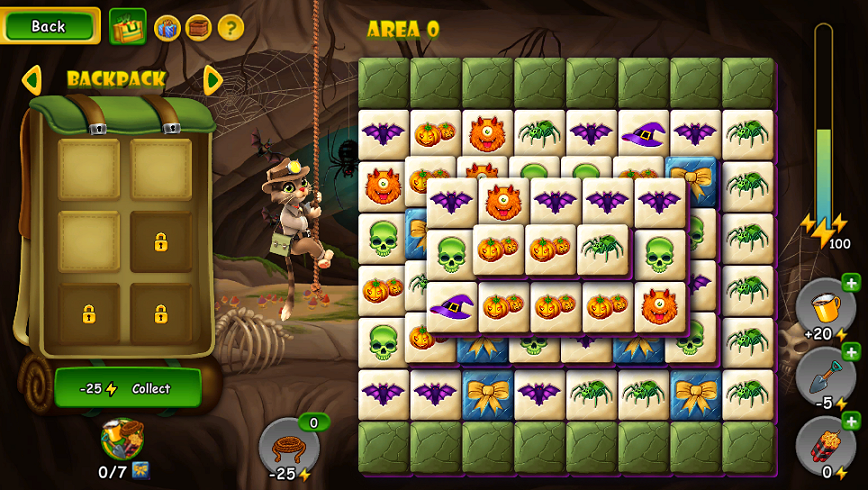Use the yellow coffee mug energy boost
The height and width of the screenshot is (490, 868).
[824, 305]
